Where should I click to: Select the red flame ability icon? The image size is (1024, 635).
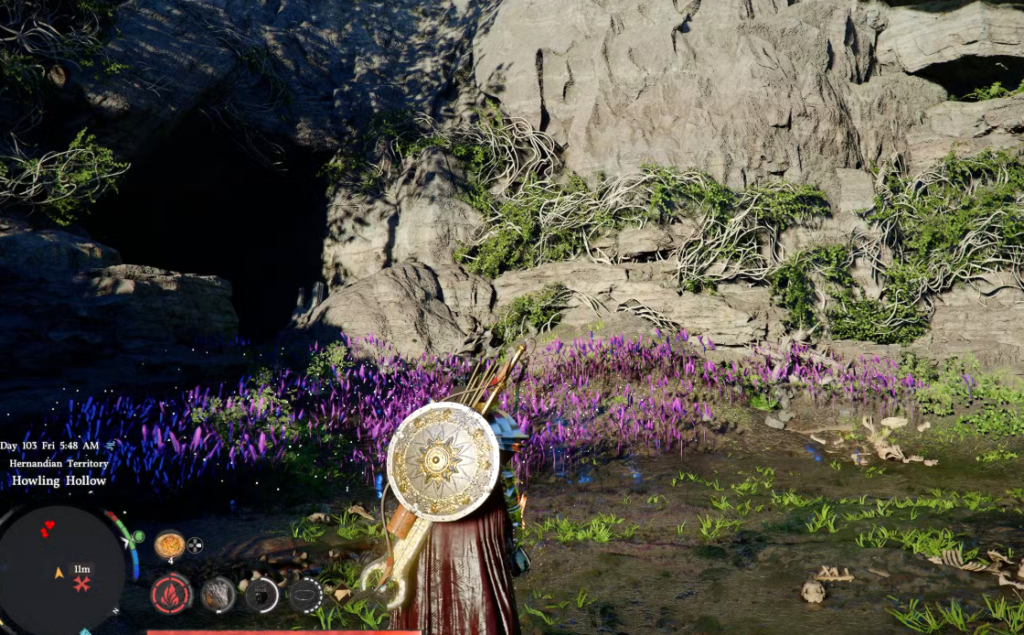pyautogui.click(x=171, y=594)
